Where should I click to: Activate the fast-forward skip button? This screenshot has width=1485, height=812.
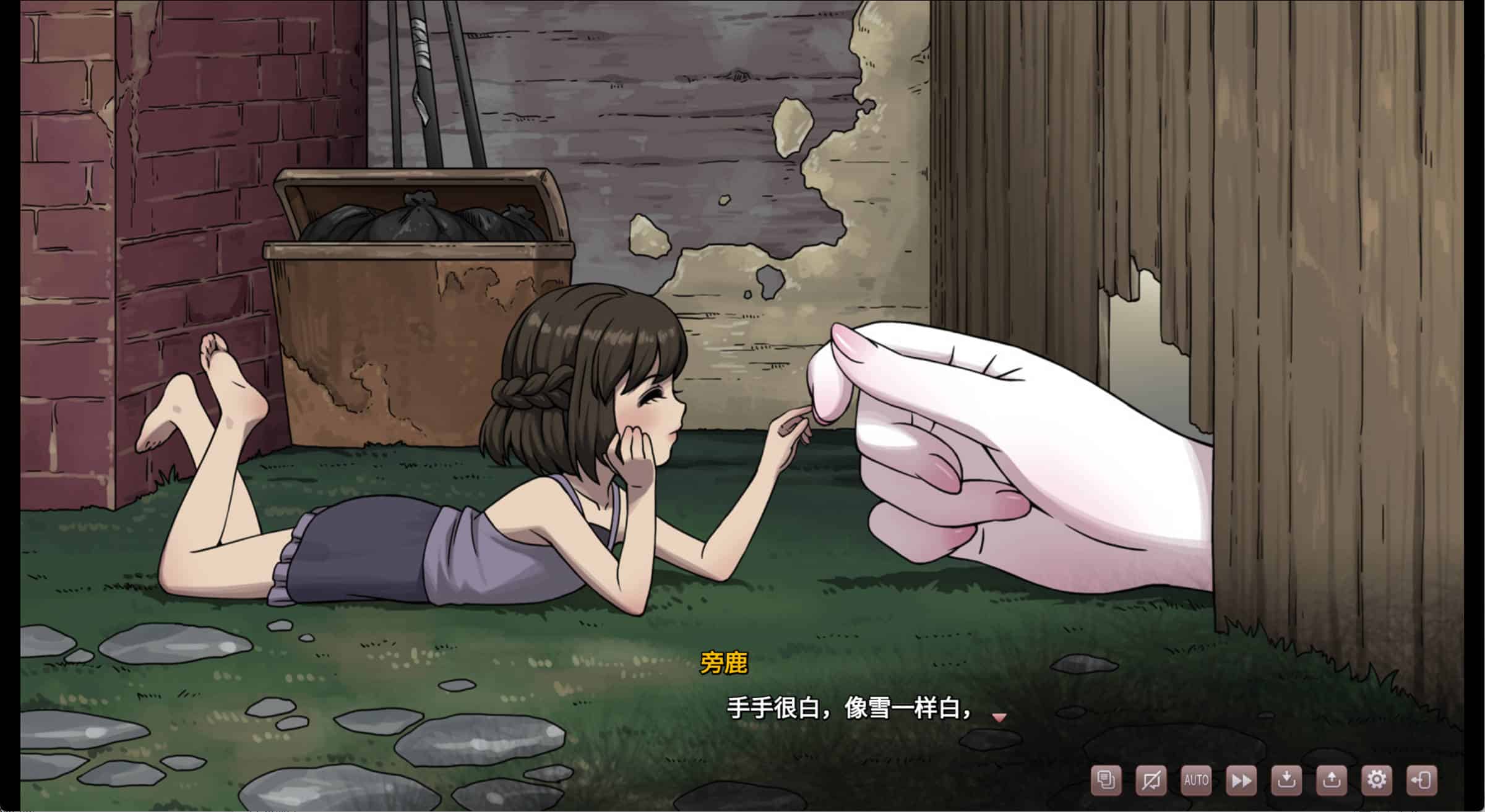(1241, 780)
